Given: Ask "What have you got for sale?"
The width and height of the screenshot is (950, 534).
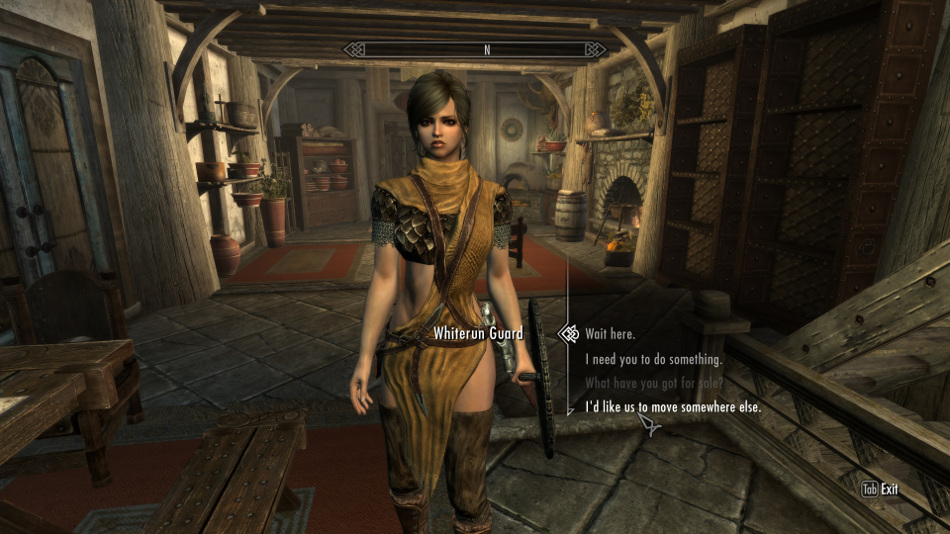Looking at the screenshot, I should (653, 383).
